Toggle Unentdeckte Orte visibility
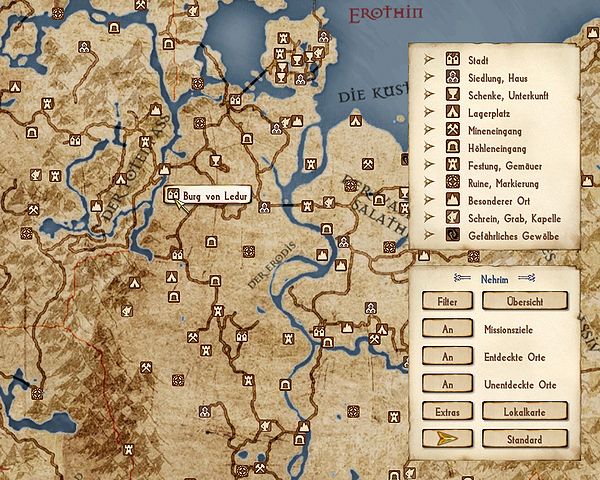600x480 pixels. click(442, 384)
